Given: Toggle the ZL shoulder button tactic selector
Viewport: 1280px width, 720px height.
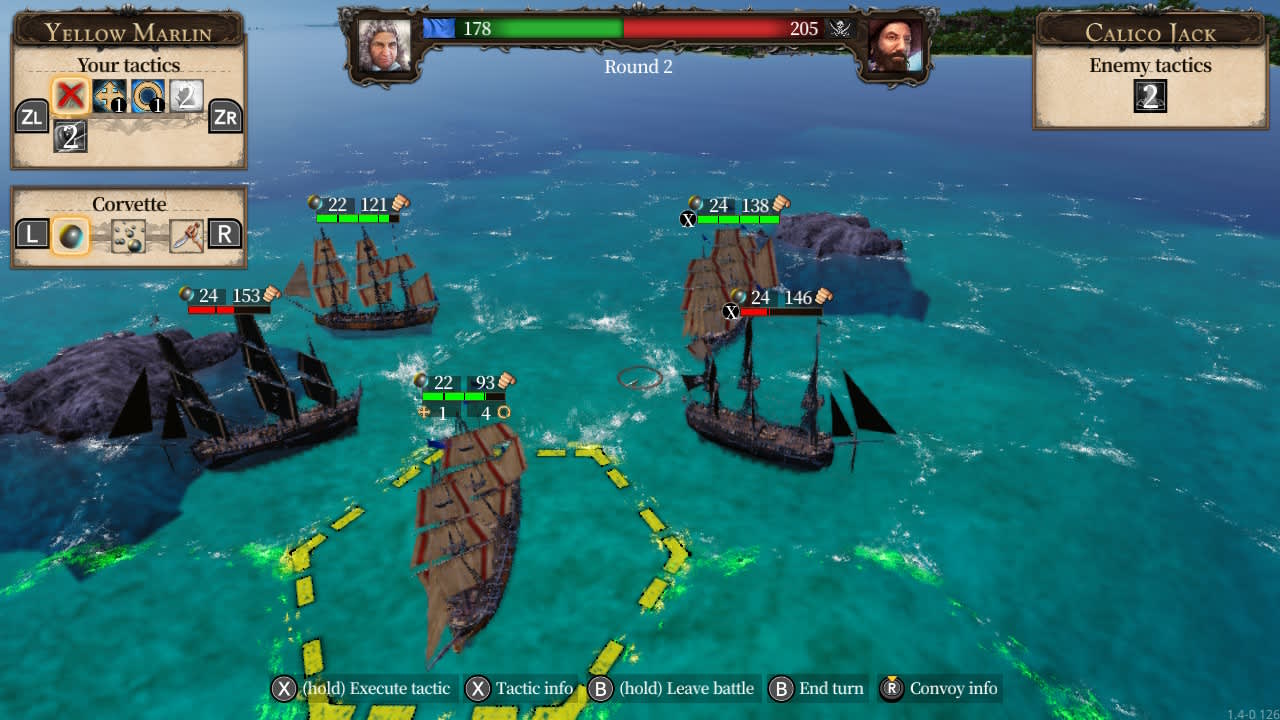Looking at the screenshot, I should click(x=31, y=117).
